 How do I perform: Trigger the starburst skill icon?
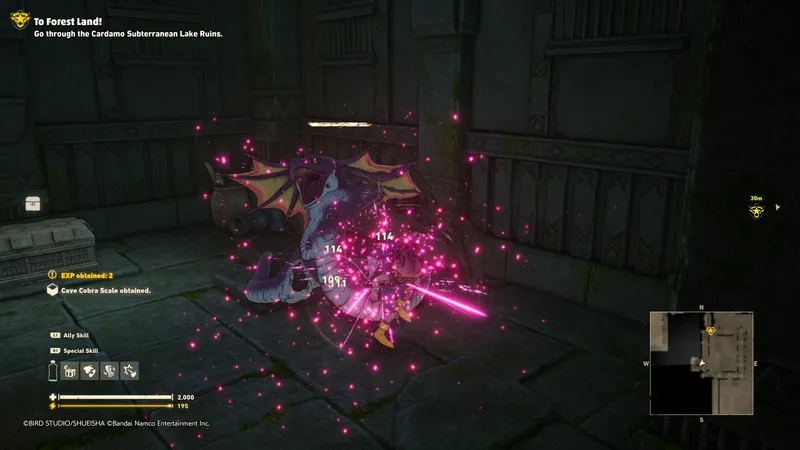tap(128, 371)
